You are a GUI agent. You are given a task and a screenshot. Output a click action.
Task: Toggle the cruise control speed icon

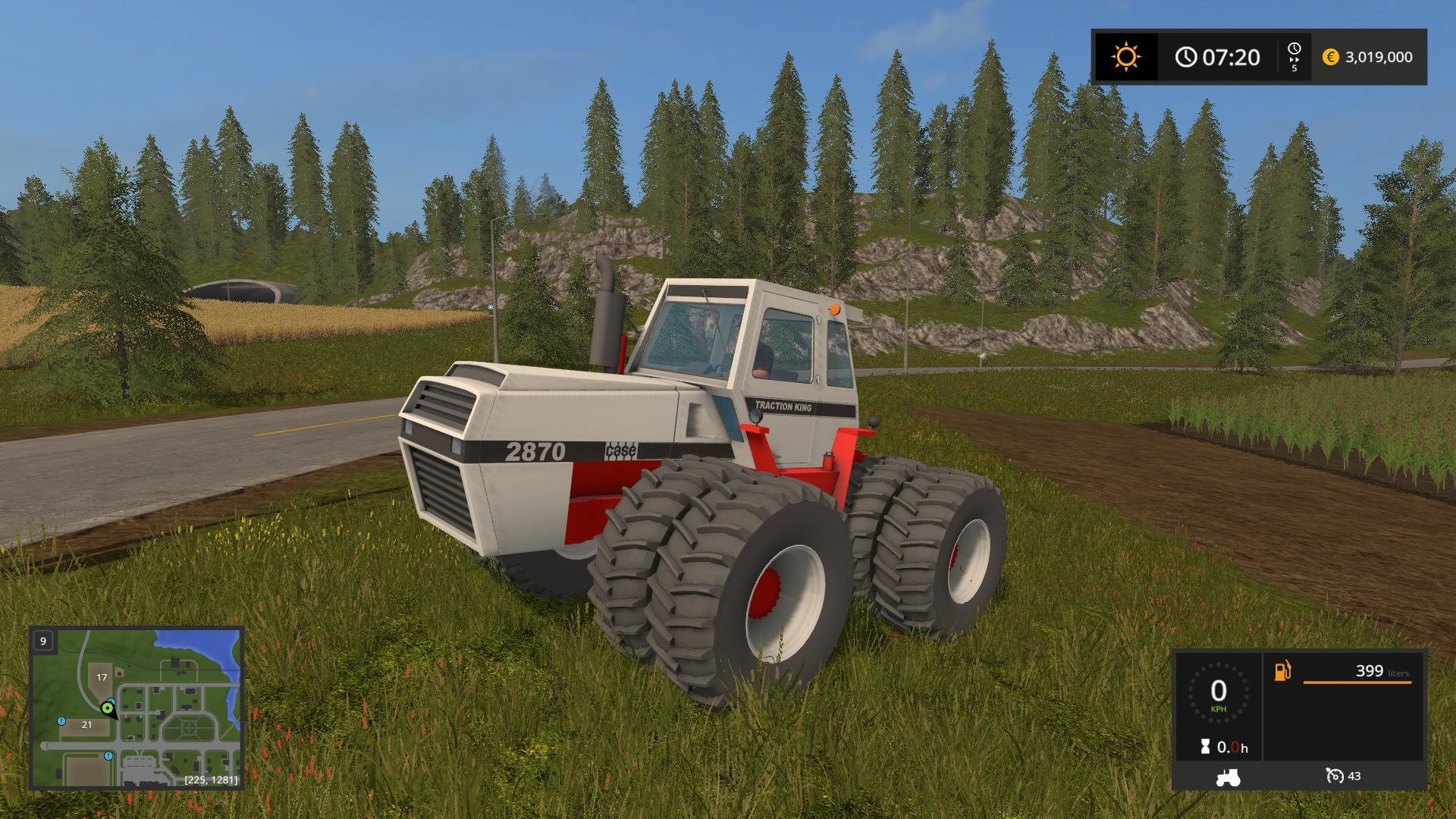click(x=1335, y=776)
